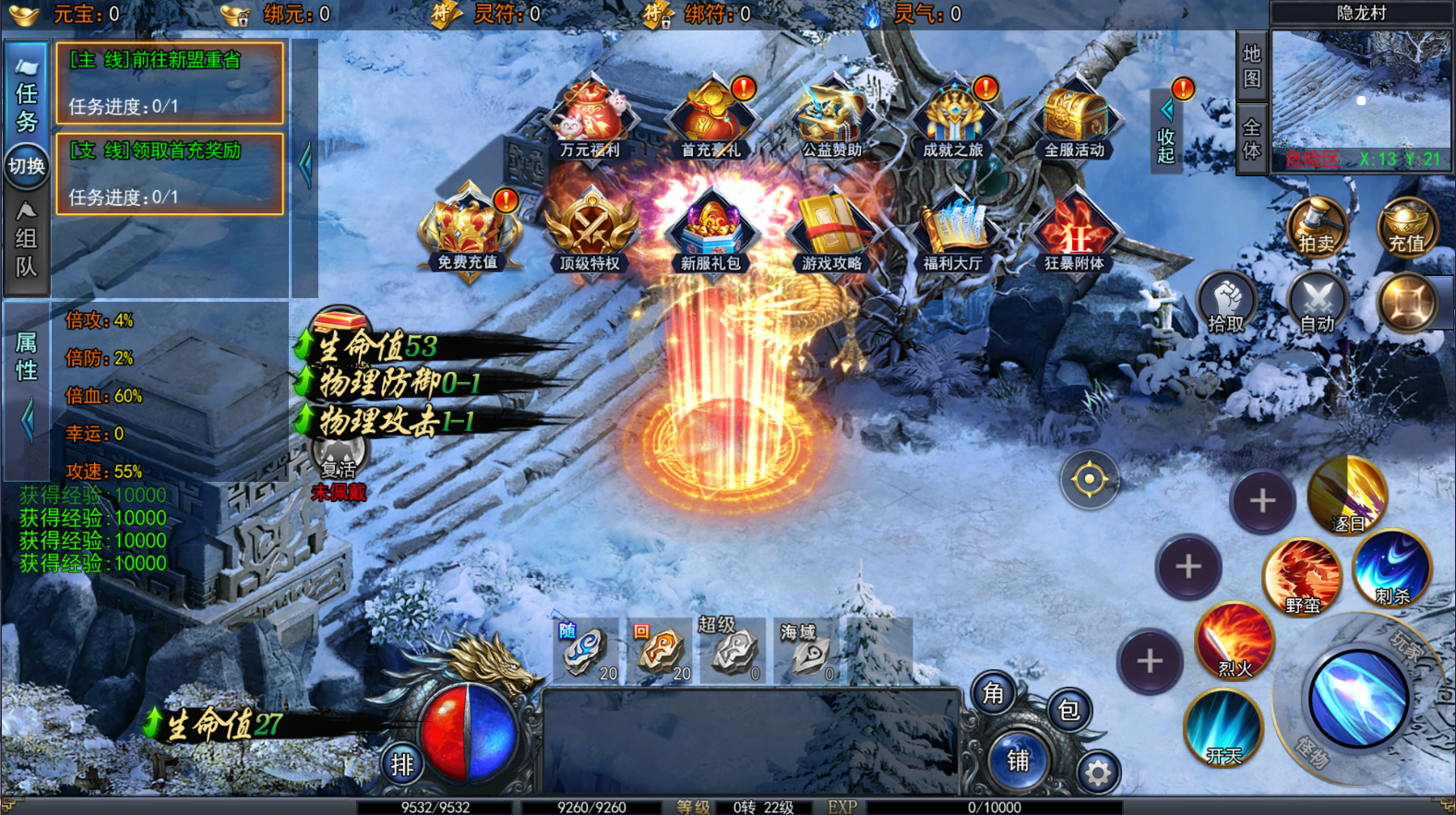Open the 游戏攻略 guide book
The width and height of the screenshot is (1456, 815).
(x=831, y=232)
